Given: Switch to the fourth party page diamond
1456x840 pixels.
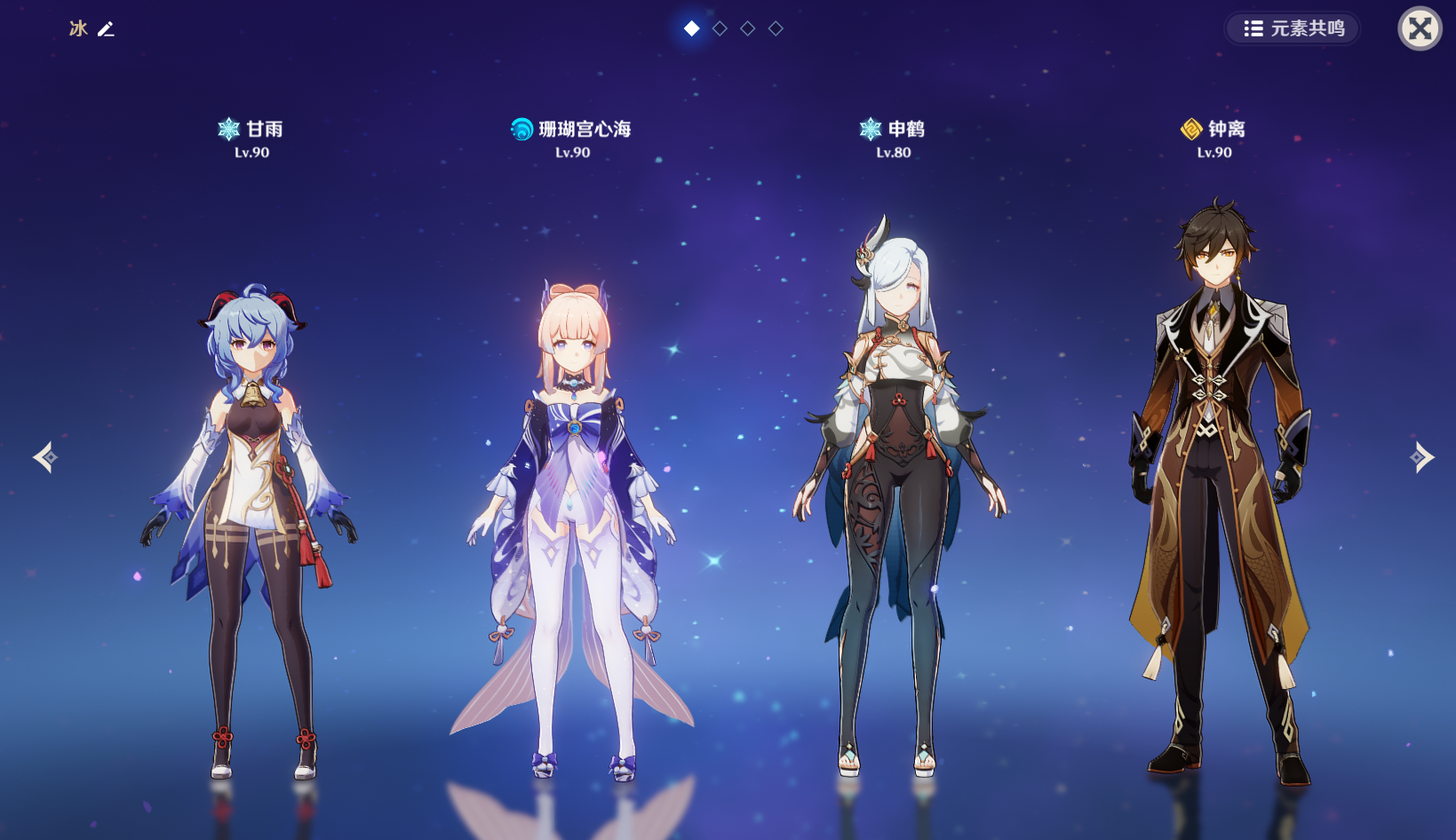Looking at the screenshot, I should 776,28.
